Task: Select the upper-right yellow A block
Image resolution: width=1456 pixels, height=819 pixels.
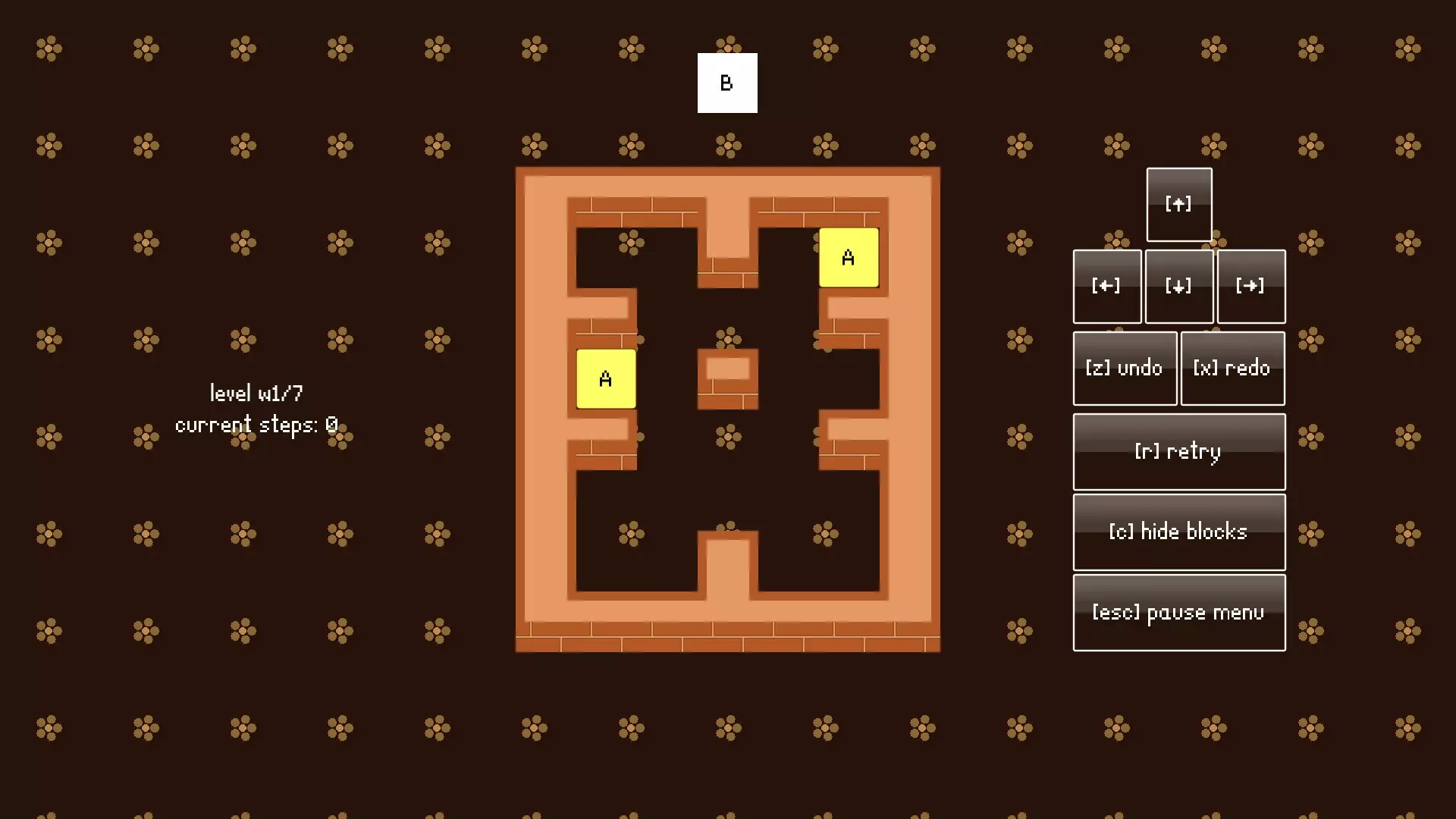Action: click(x=848, y=257)
